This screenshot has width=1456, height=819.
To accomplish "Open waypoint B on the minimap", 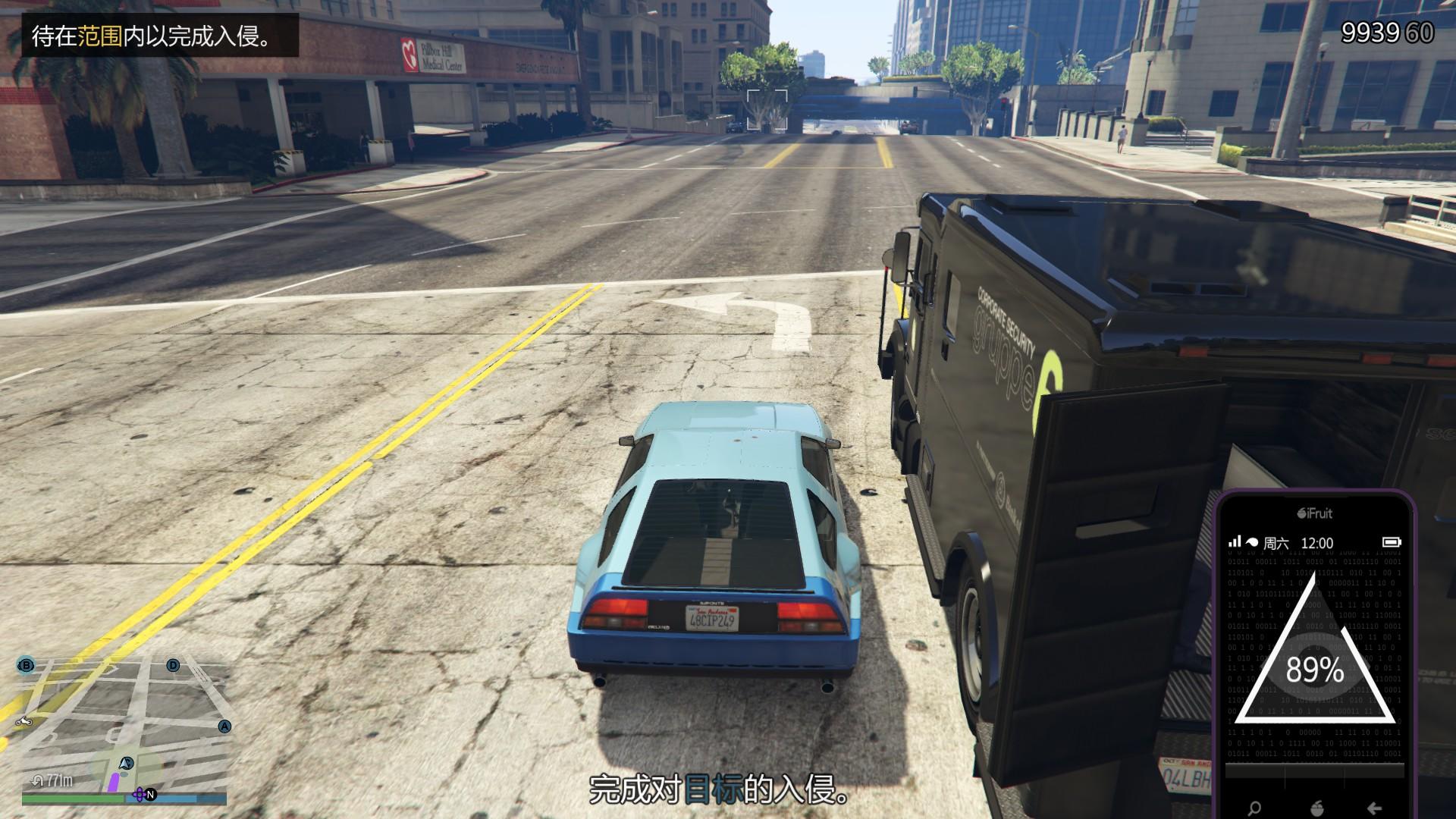I will point(26,666).
